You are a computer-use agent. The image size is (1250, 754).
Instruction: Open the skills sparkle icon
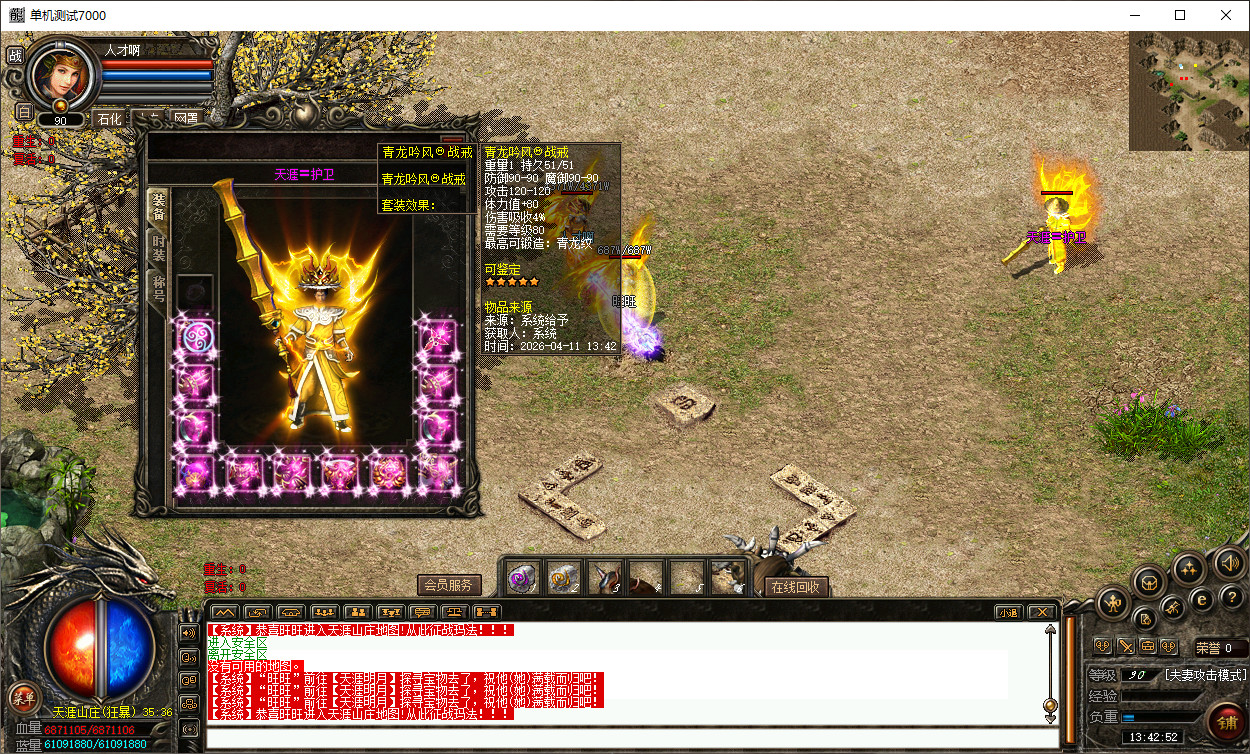[x=1189, y=568]
